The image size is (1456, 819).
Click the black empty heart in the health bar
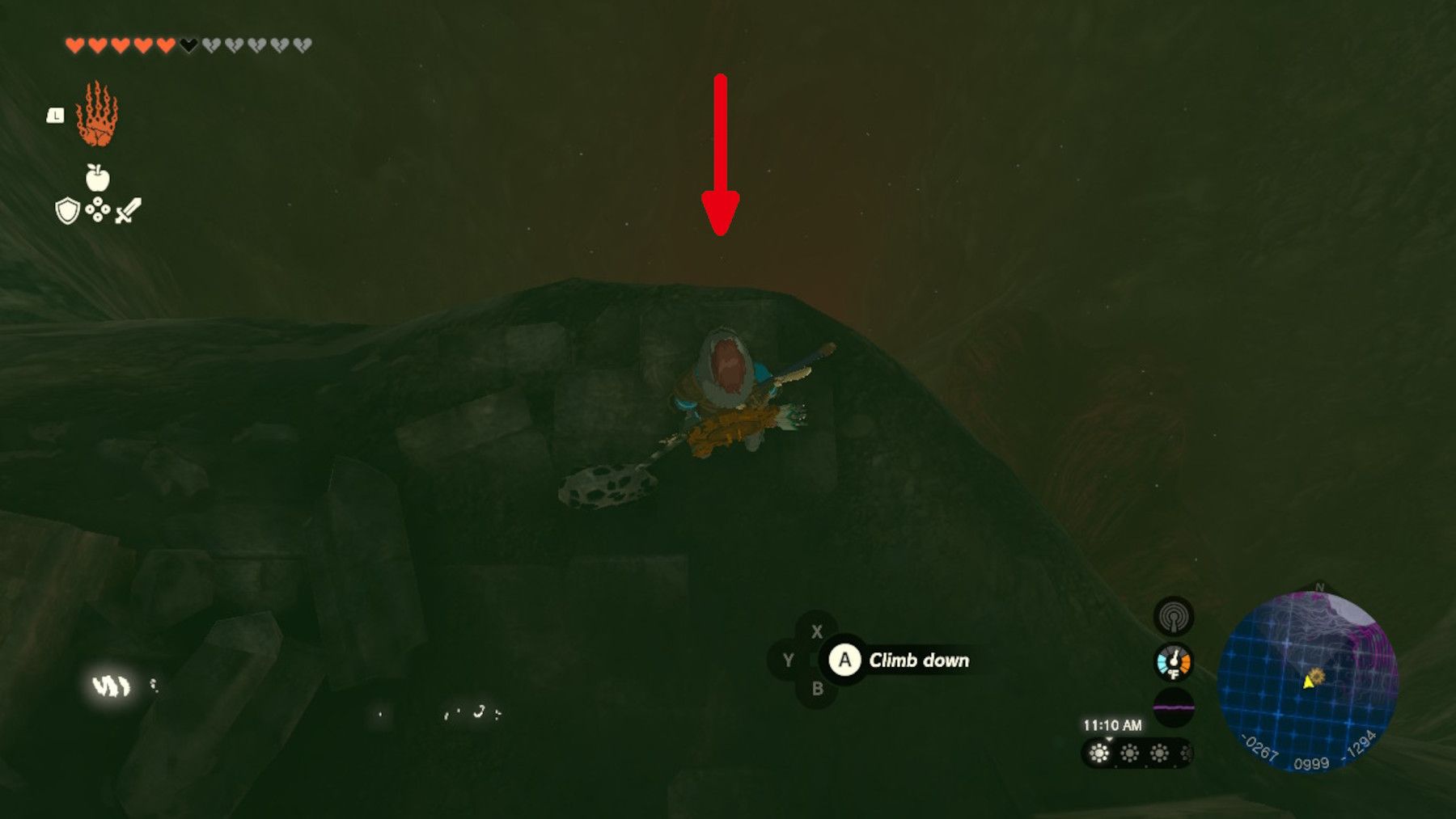[189, 44]
